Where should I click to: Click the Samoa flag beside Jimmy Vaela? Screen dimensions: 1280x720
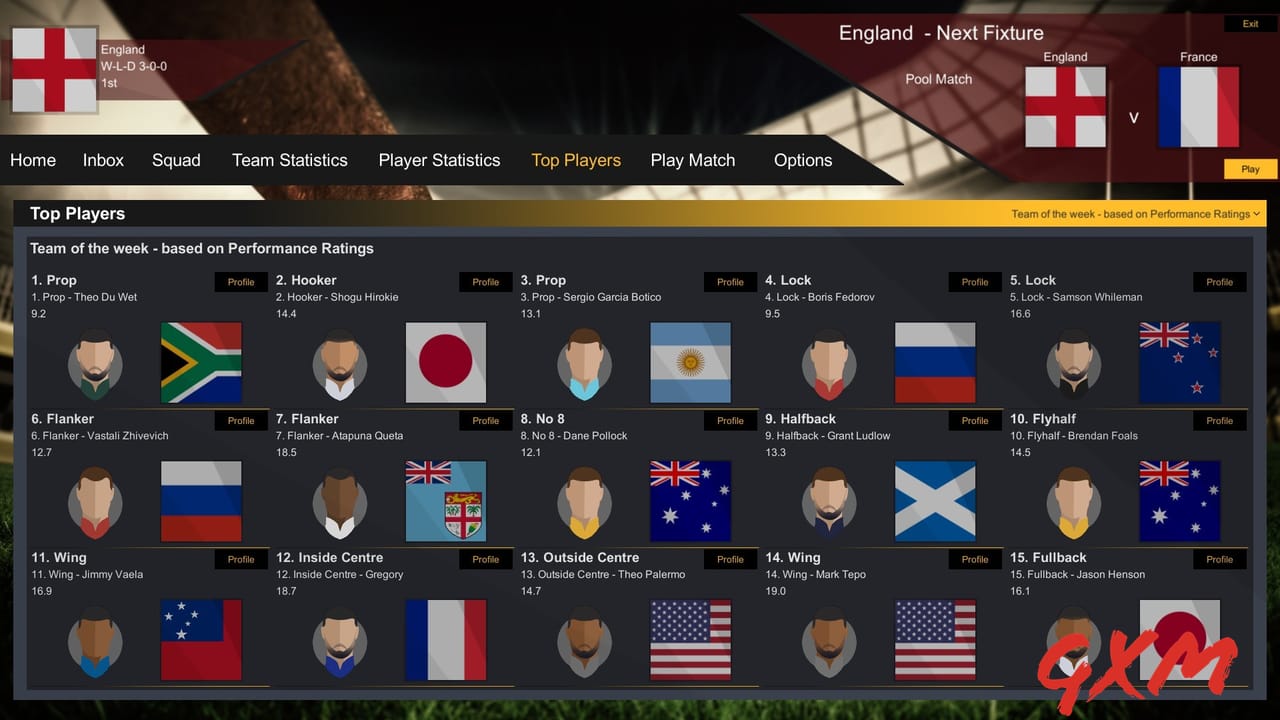201,640
